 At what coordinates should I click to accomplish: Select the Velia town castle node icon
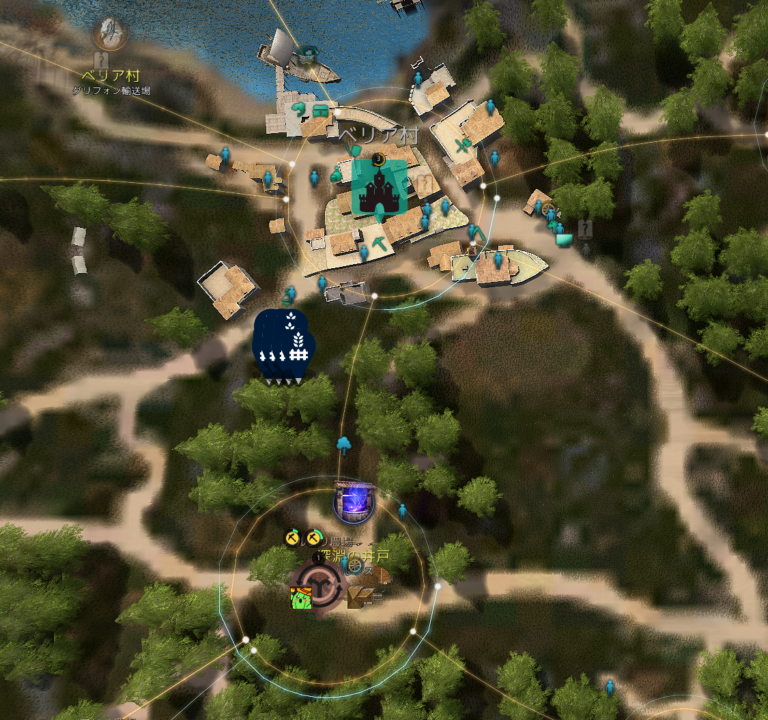pos(379,187)
